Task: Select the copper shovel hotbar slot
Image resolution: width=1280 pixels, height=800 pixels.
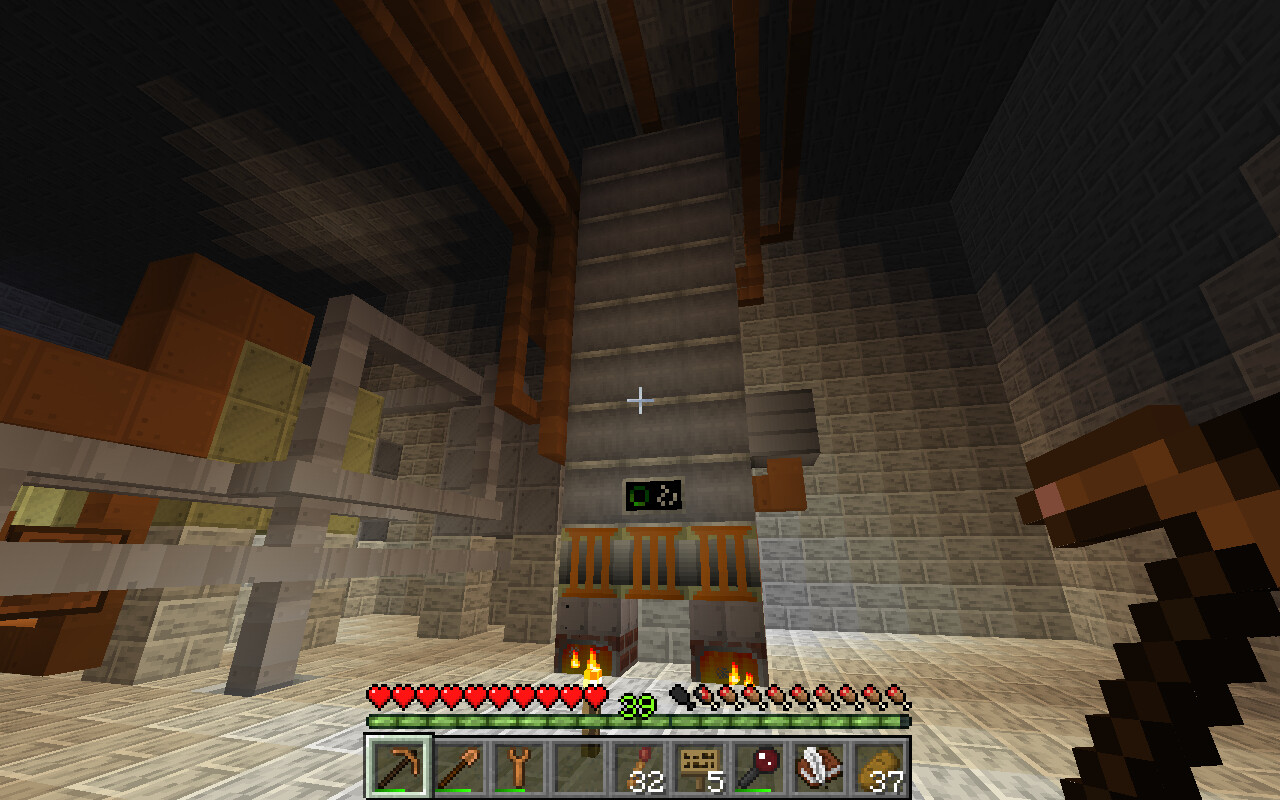Action: click(x=459, y=768)
